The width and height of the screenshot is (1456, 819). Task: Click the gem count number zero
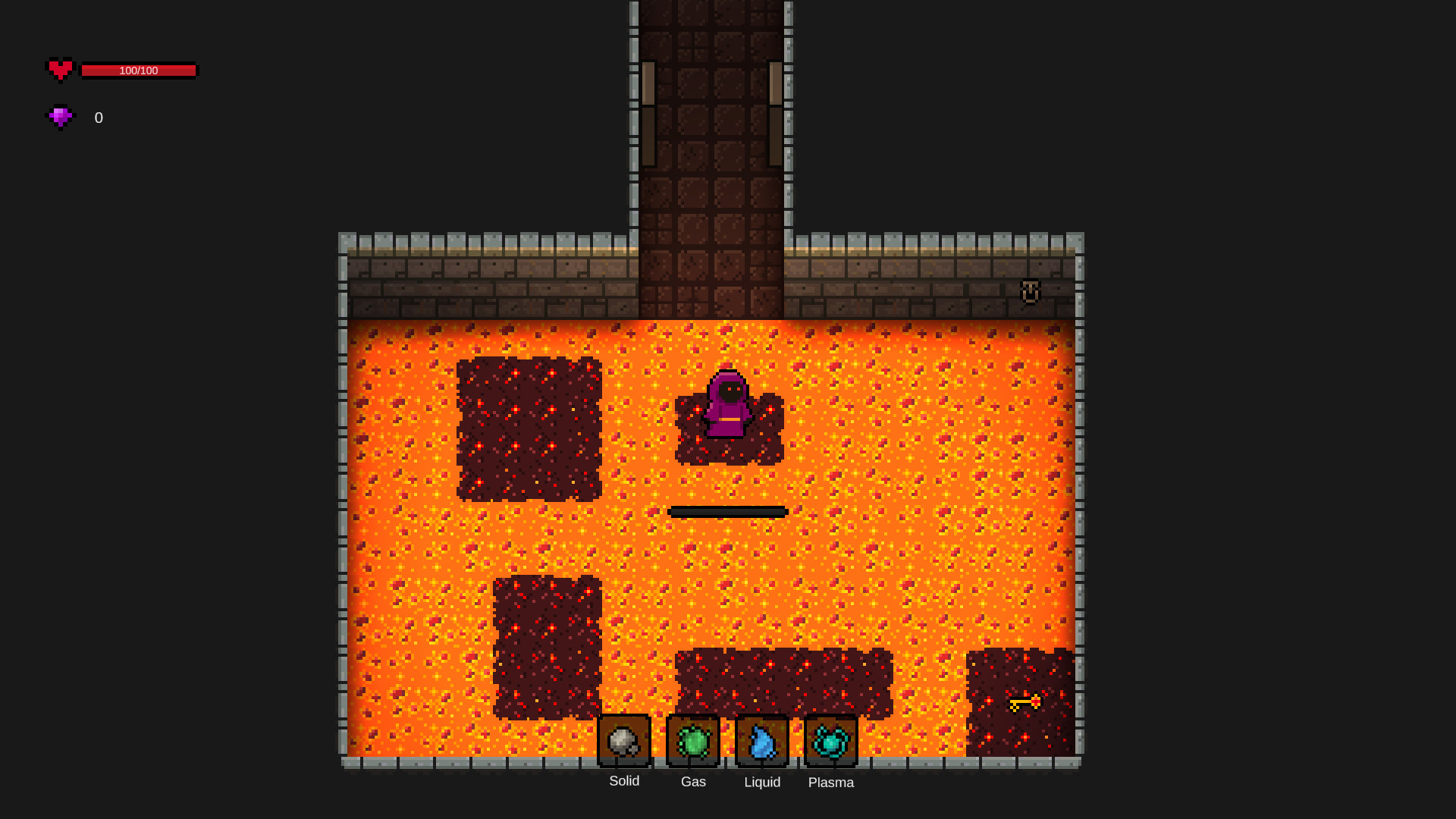pos(97,118)
